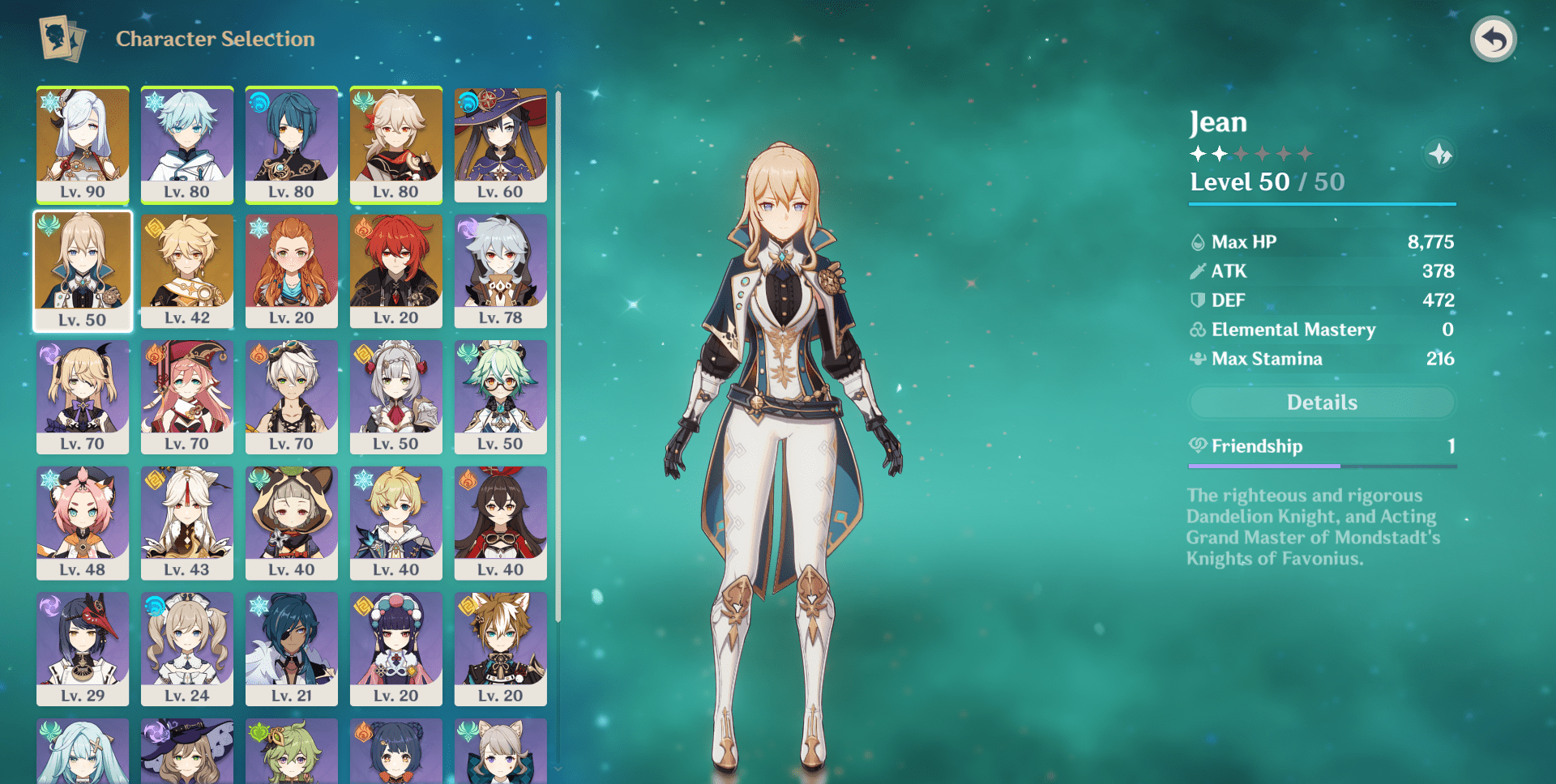The image size is (1556, 784).
Task: Select Amber from the character grid
Action: coord(500,522)
